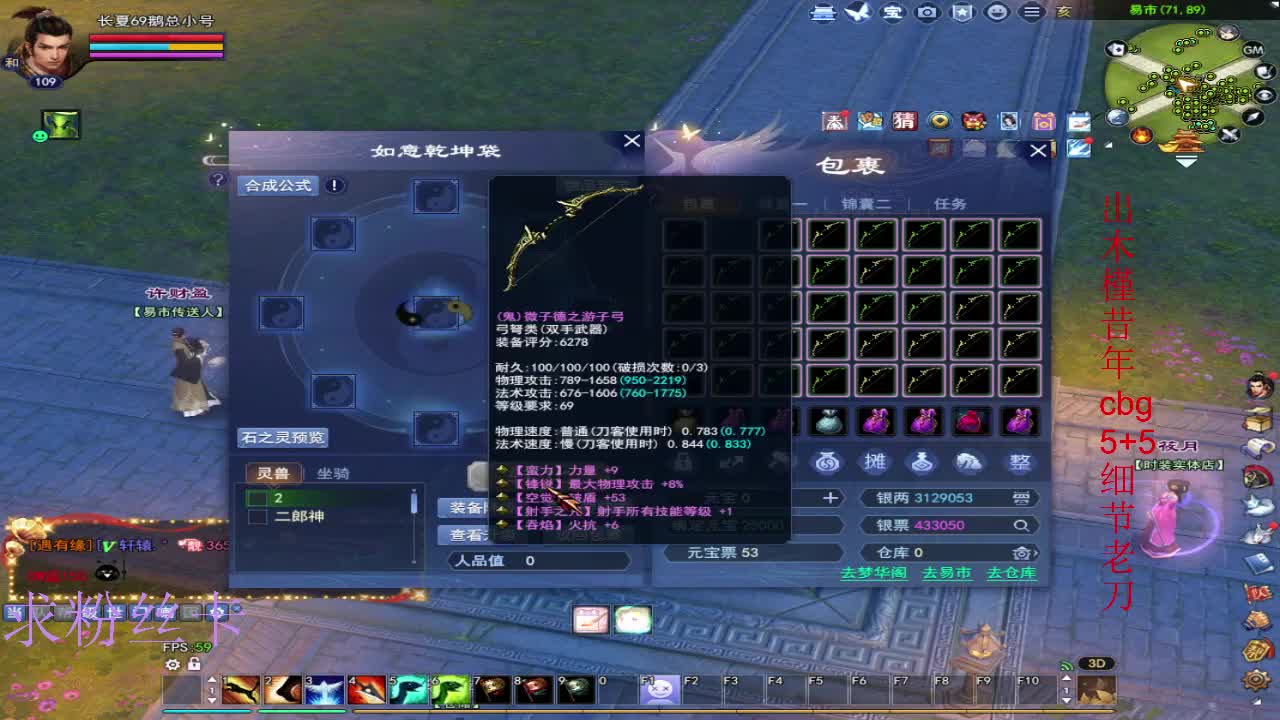Viewport: 1280px width, 720px height.
Task: Open the 任务 tab in the bag window
Action: pos(950,203)
